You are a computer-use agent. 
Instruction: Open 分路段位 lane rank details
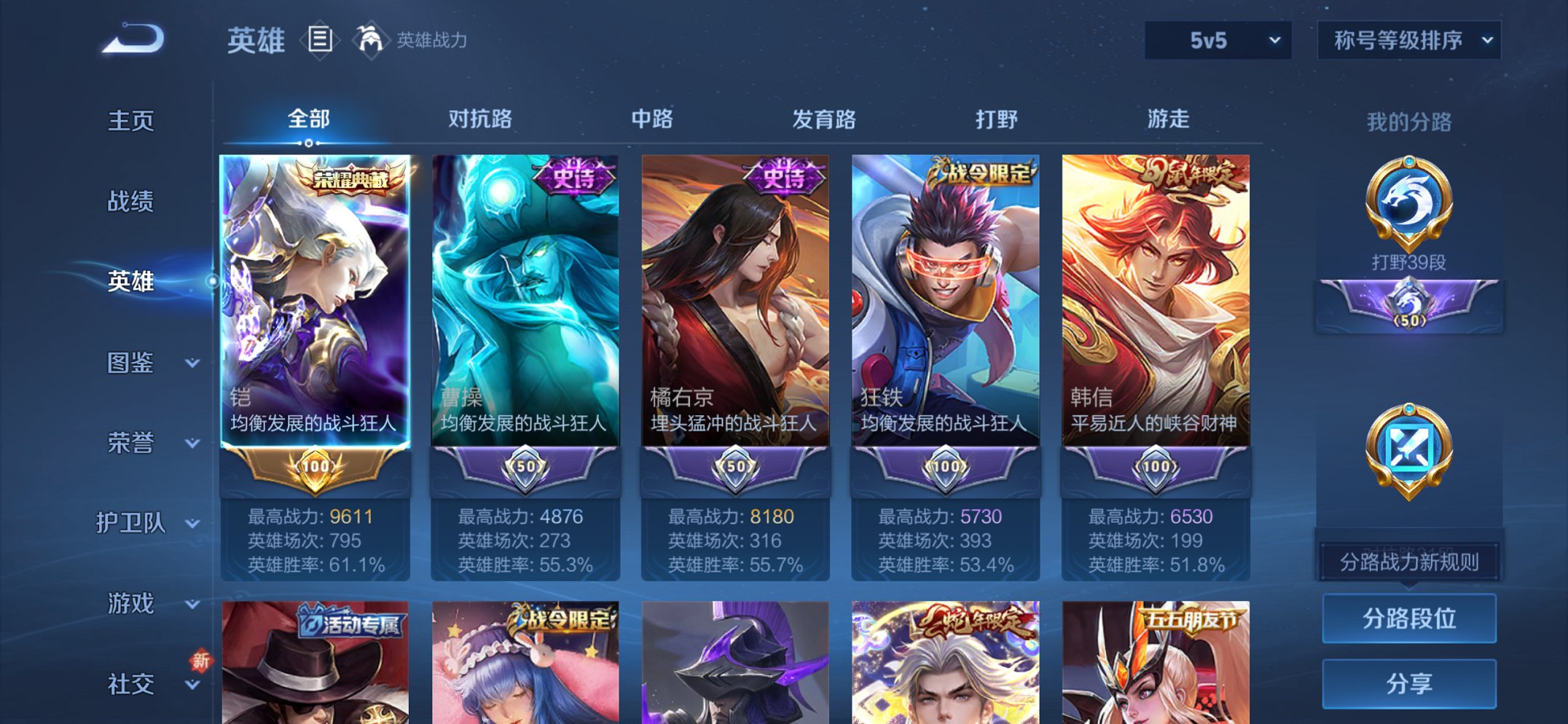coord(1409,617)
